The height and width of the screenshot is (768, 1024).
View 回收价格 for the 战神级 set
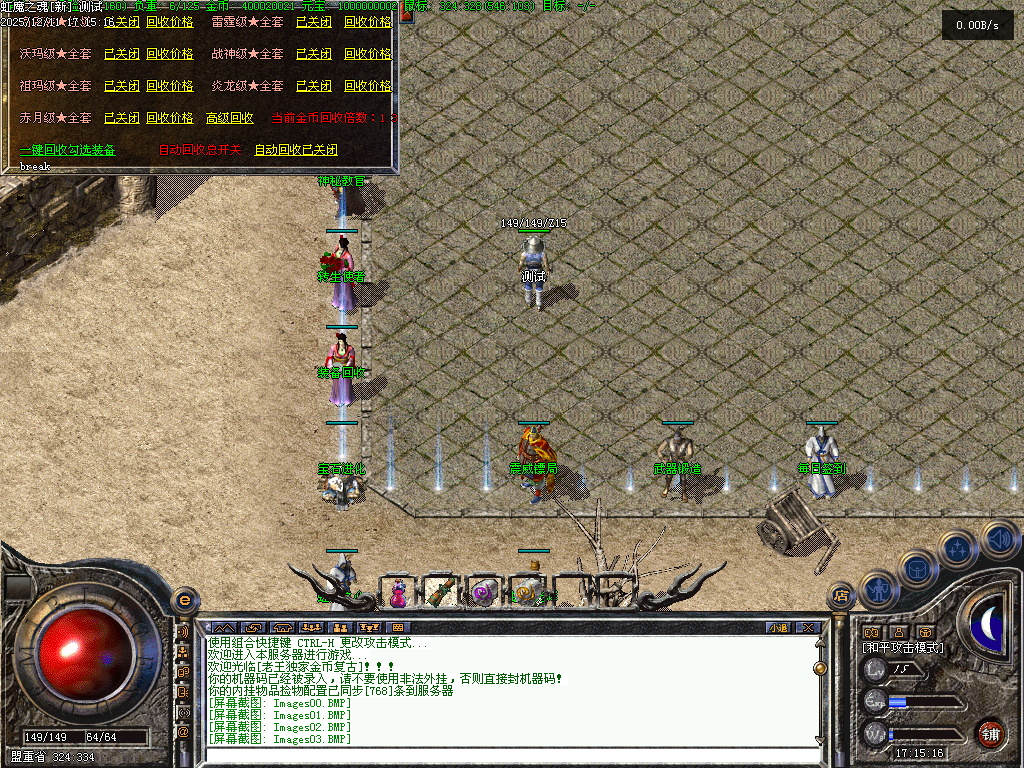(368, 54)
